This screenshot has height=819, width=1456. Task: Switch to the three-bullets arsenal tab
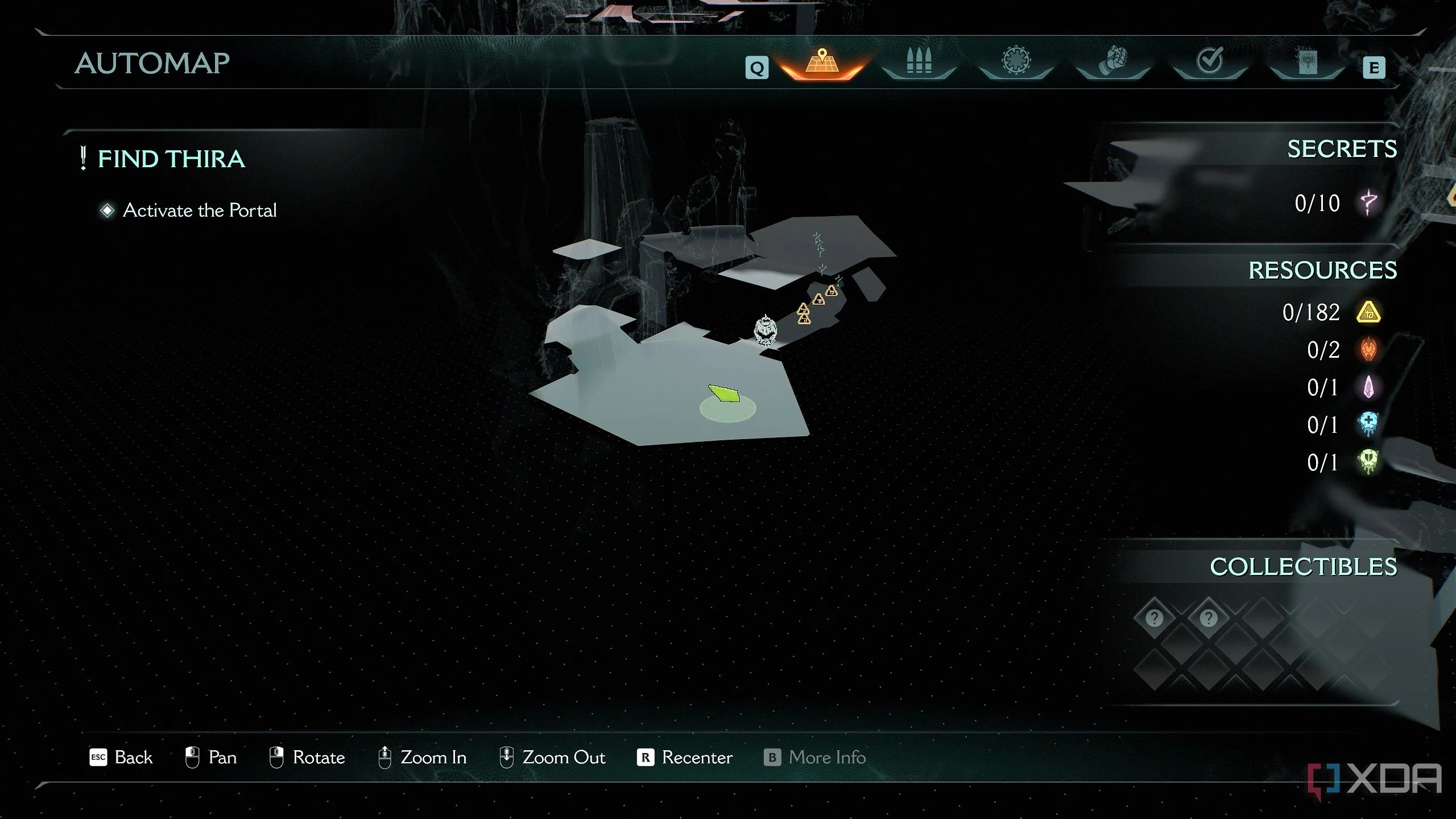click(919, 61)
